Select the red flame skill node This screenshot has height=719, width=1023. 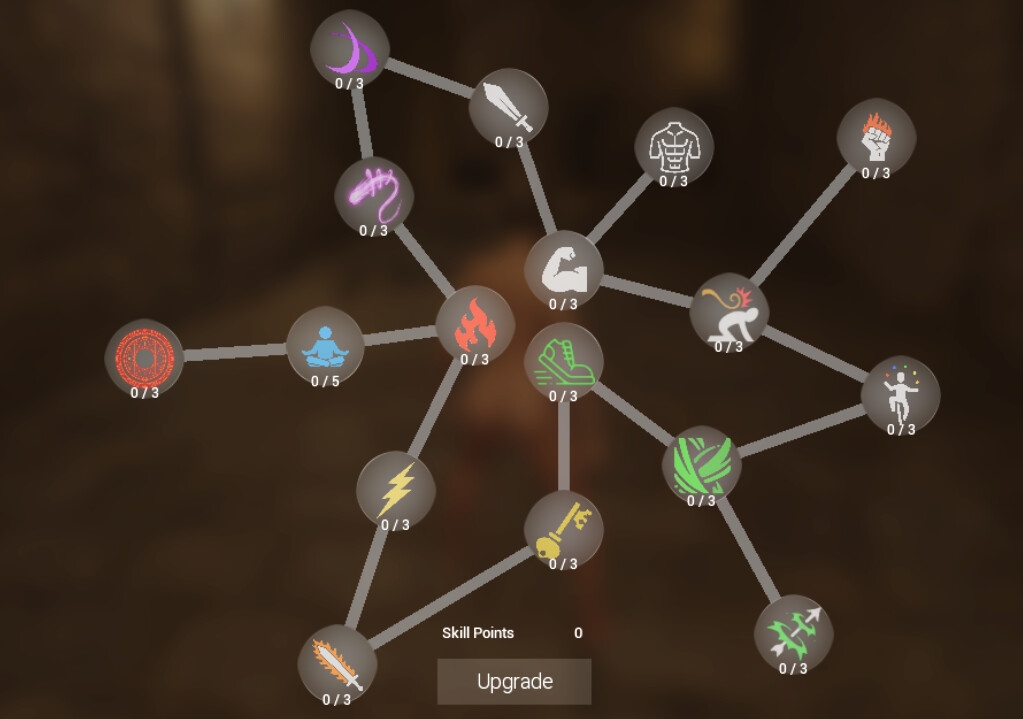[474, 325]
